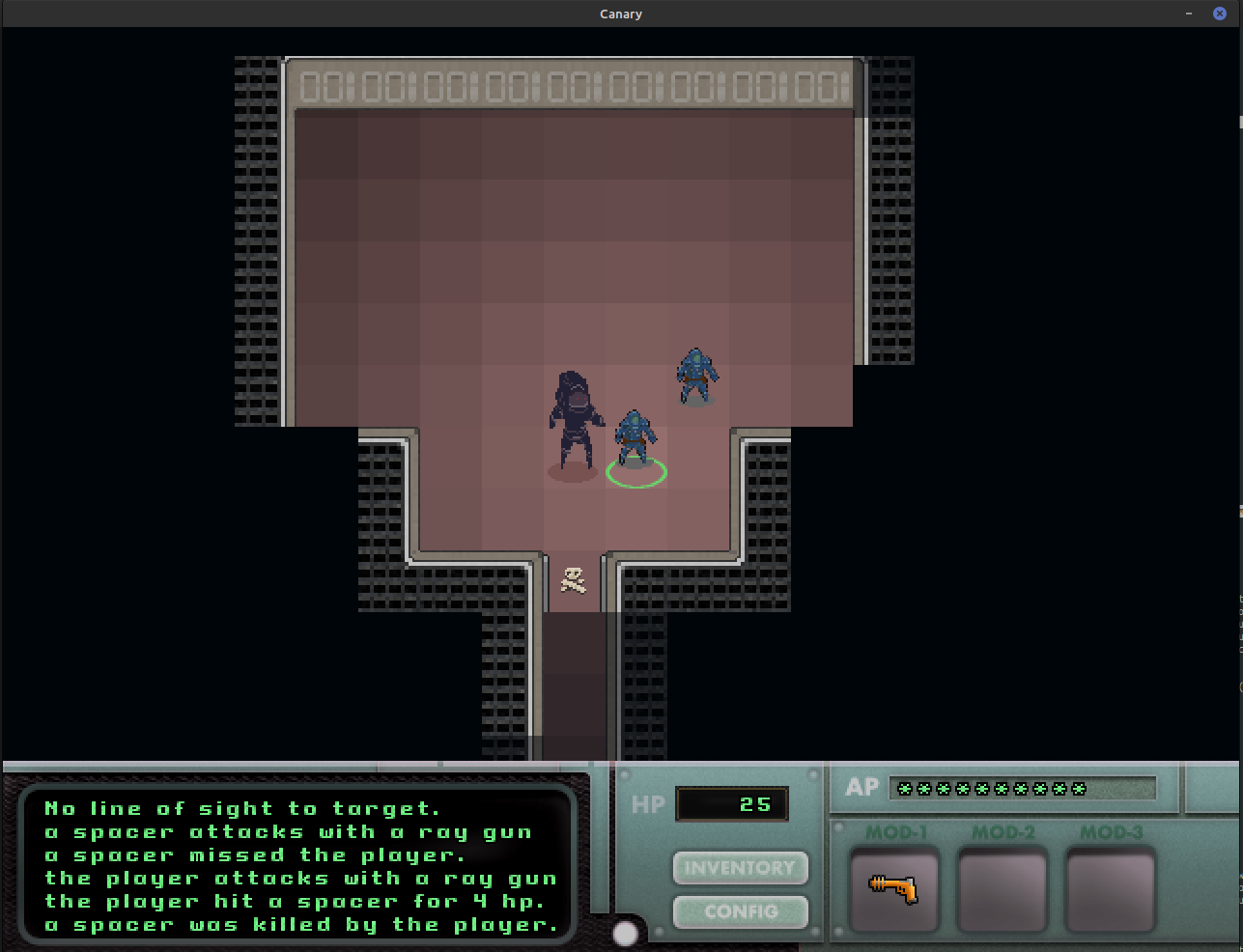Viewport: 1243px width, 952px height.
Task: Close the Canary game window
Action: [1219, 14]
